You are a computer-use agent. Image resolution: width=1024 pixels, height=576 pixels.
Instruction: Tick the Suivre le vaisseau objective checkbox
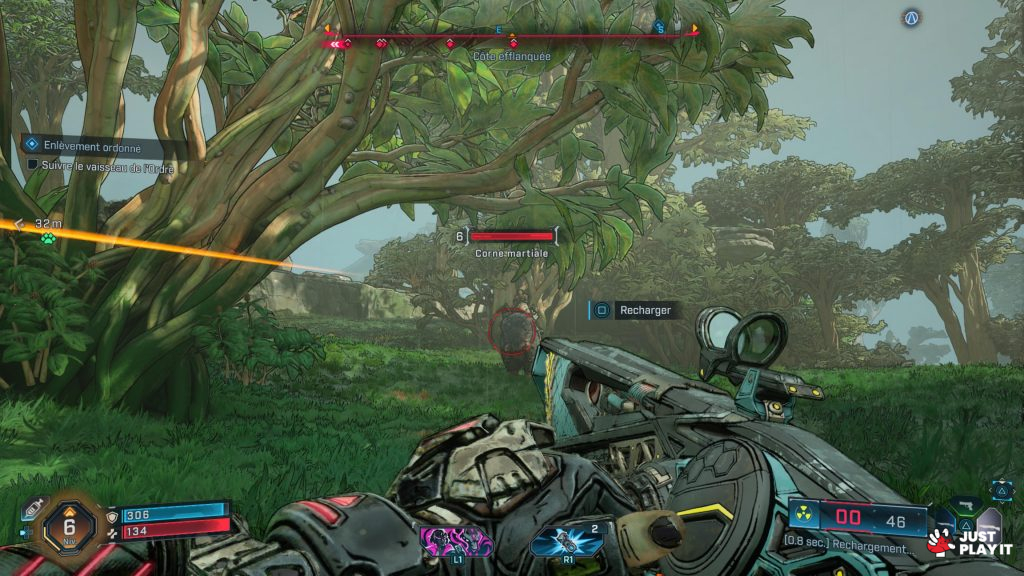(x=33, y=165)
